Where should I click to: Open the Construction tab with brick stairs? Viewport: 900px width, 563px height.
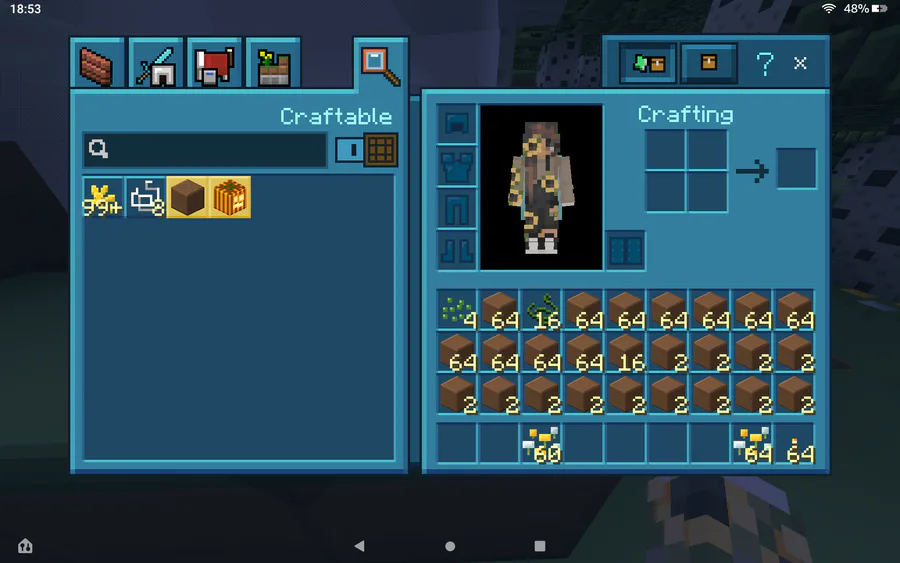[x=97, y=64]
